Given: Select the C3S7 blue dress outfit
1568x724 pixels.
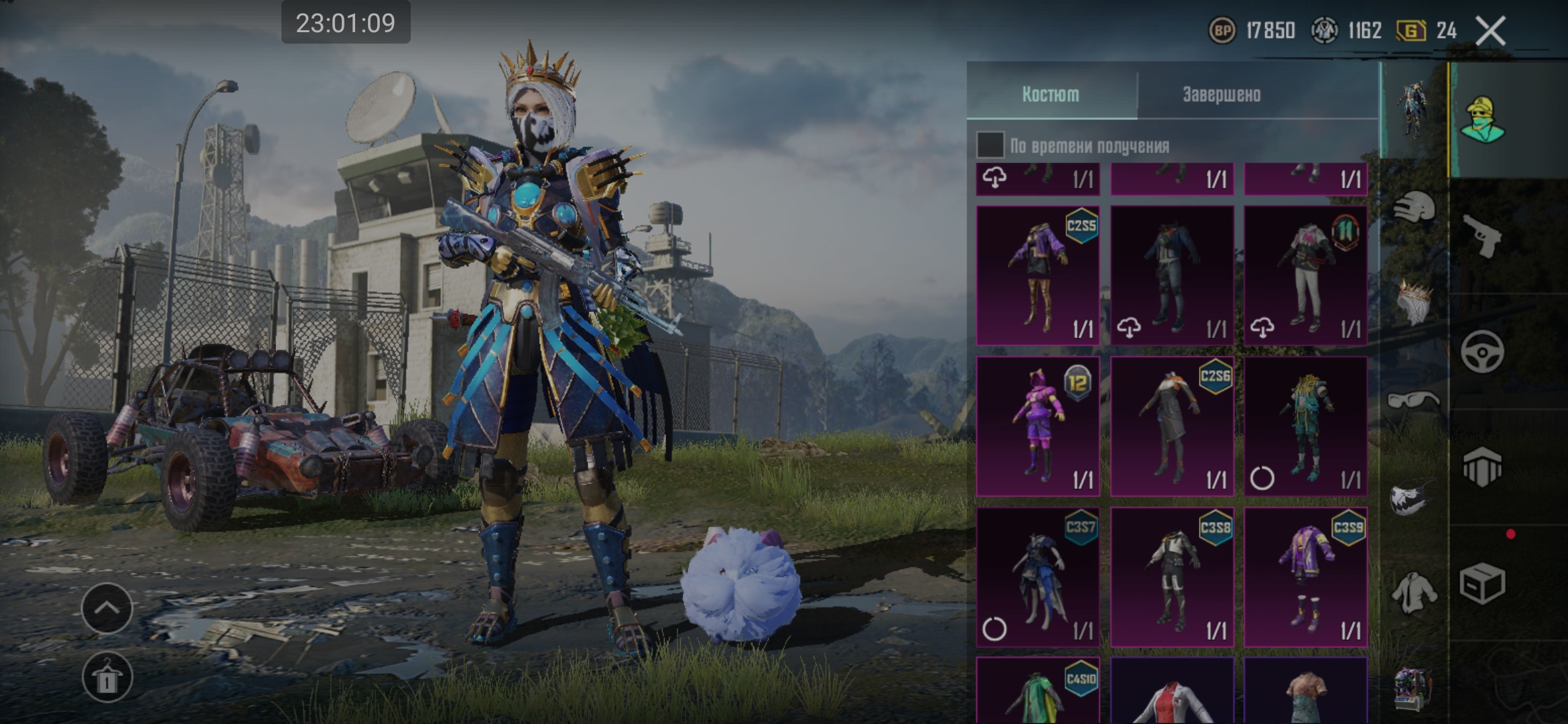Looking at the screenshot, I should click(x=1037, y=577).
